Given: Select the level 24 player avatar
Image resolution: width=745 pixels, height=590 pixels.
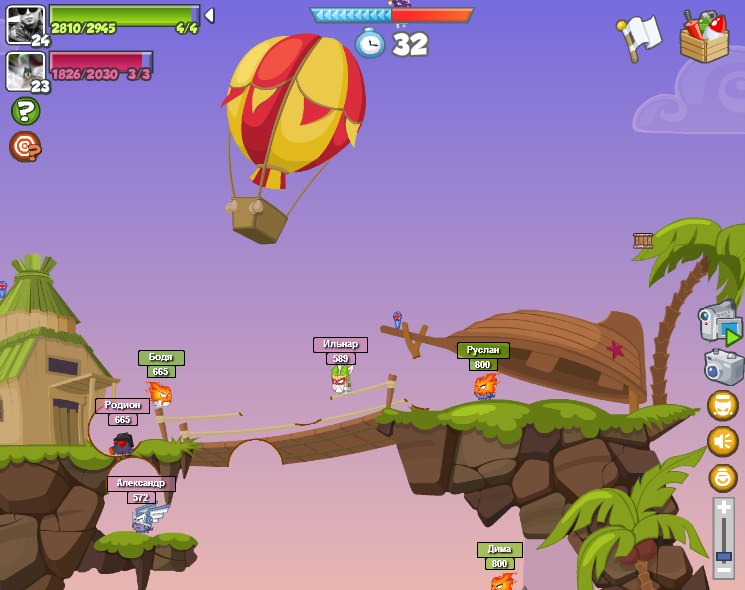Looking at the screenshot, I should [x=25, y=24].
